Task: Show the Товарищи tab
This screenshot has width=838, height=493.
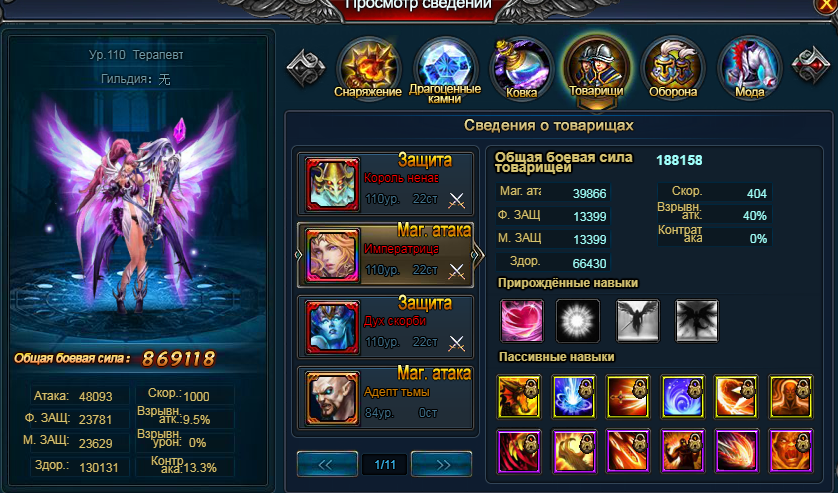Action: tap(595, 66)
